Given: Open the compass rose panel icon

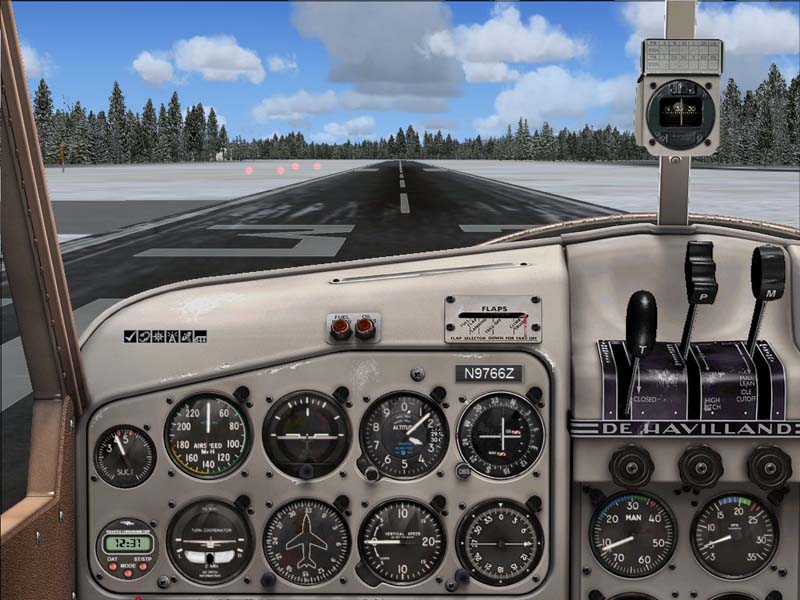Looking at the screenshot, I should pos(158,337).
